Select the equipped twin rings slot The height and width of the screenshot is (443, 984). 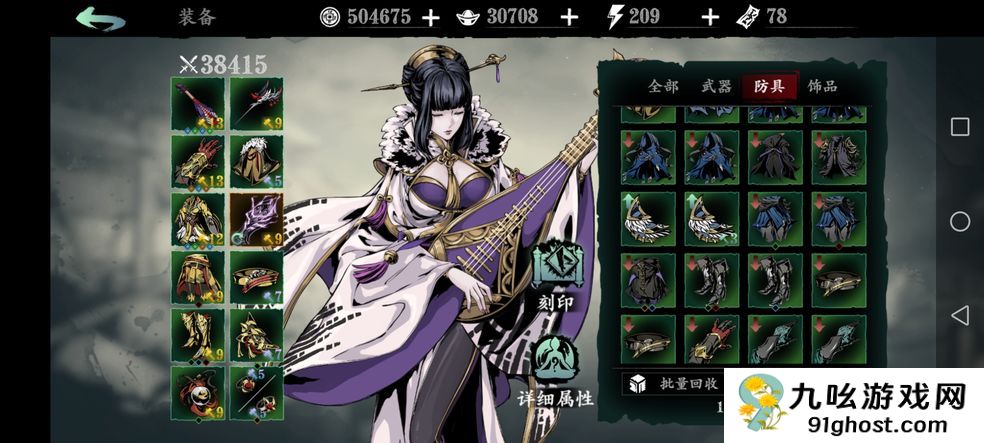click(256, 392)
